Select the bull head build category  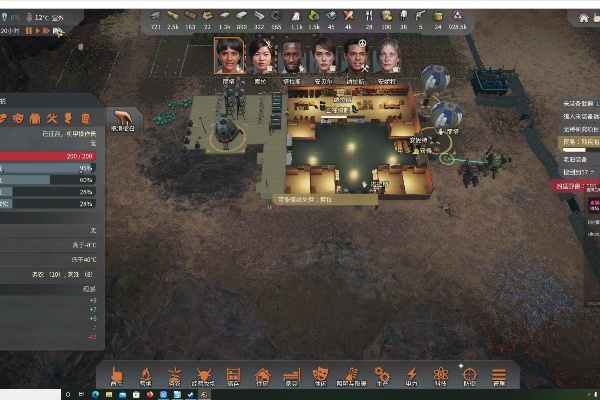[x=204, y=374]
